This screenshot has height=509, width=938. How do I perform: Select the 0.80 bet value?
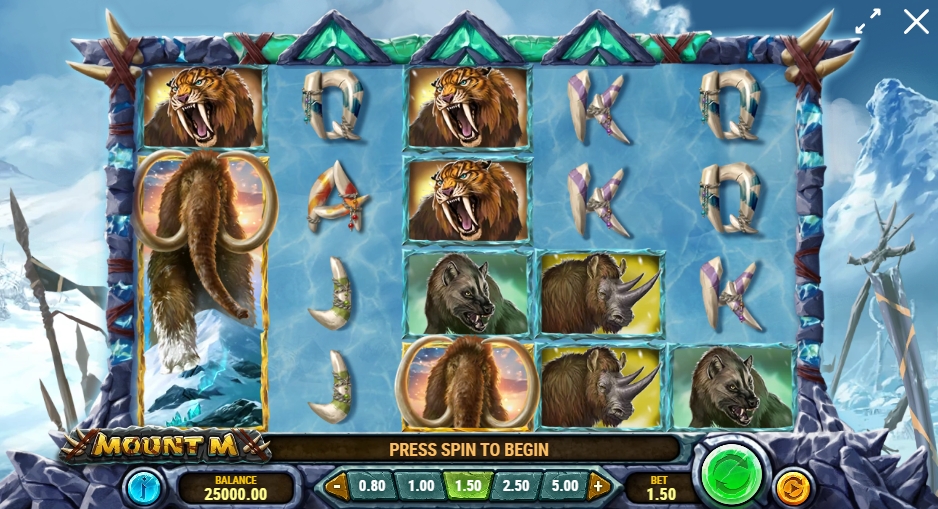click(372, 487)
